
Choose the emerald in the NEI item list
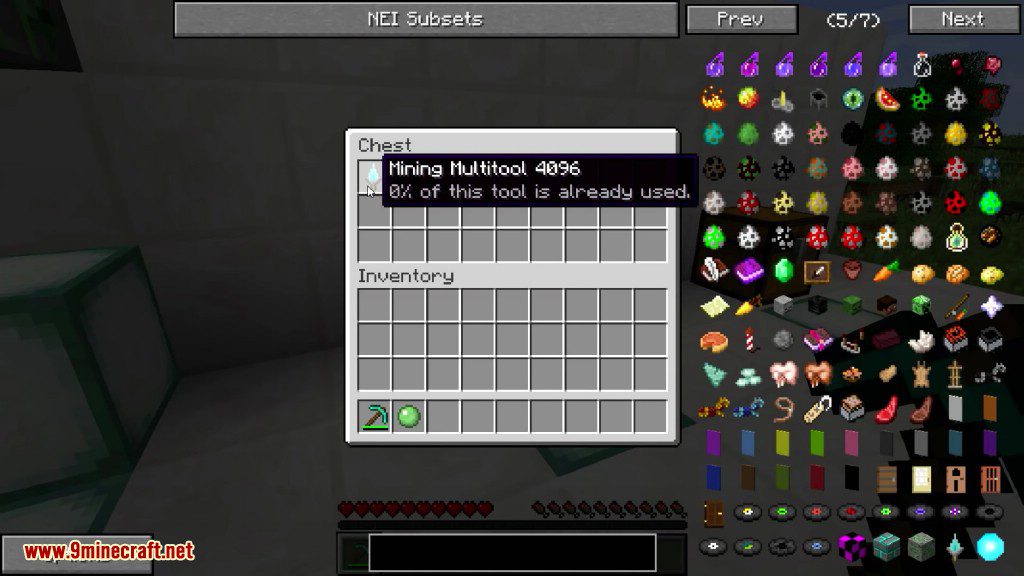(x=783, y=271)
